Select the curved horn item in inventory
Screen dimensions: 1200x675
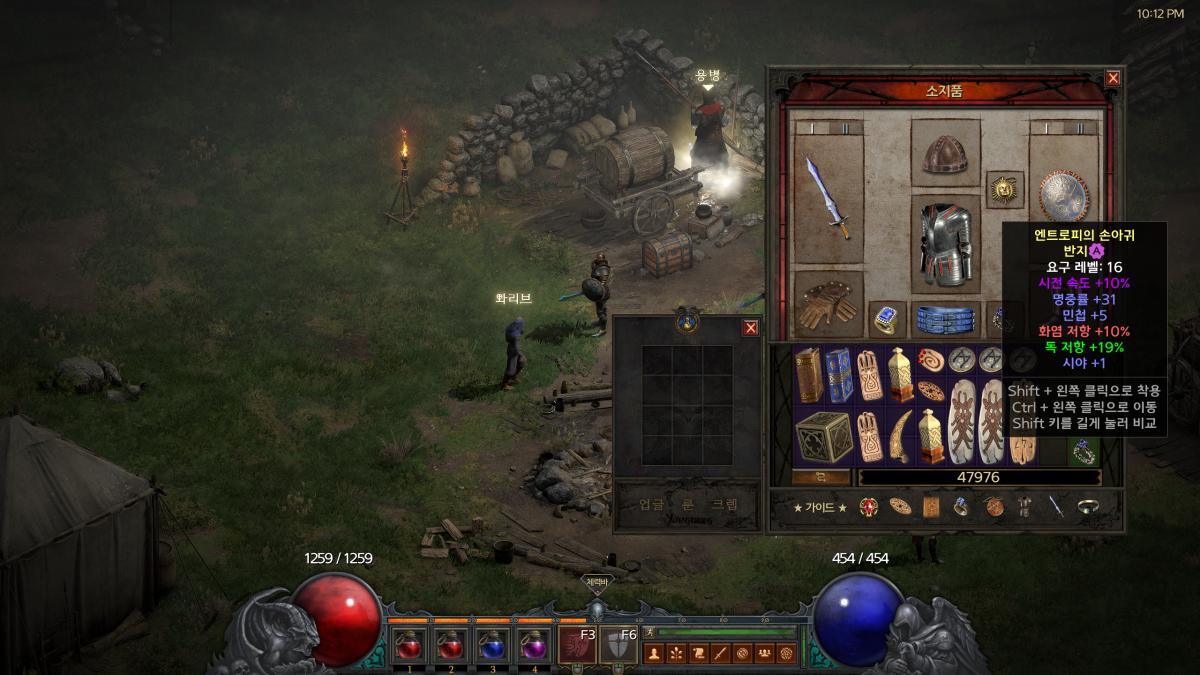(902, 436)
